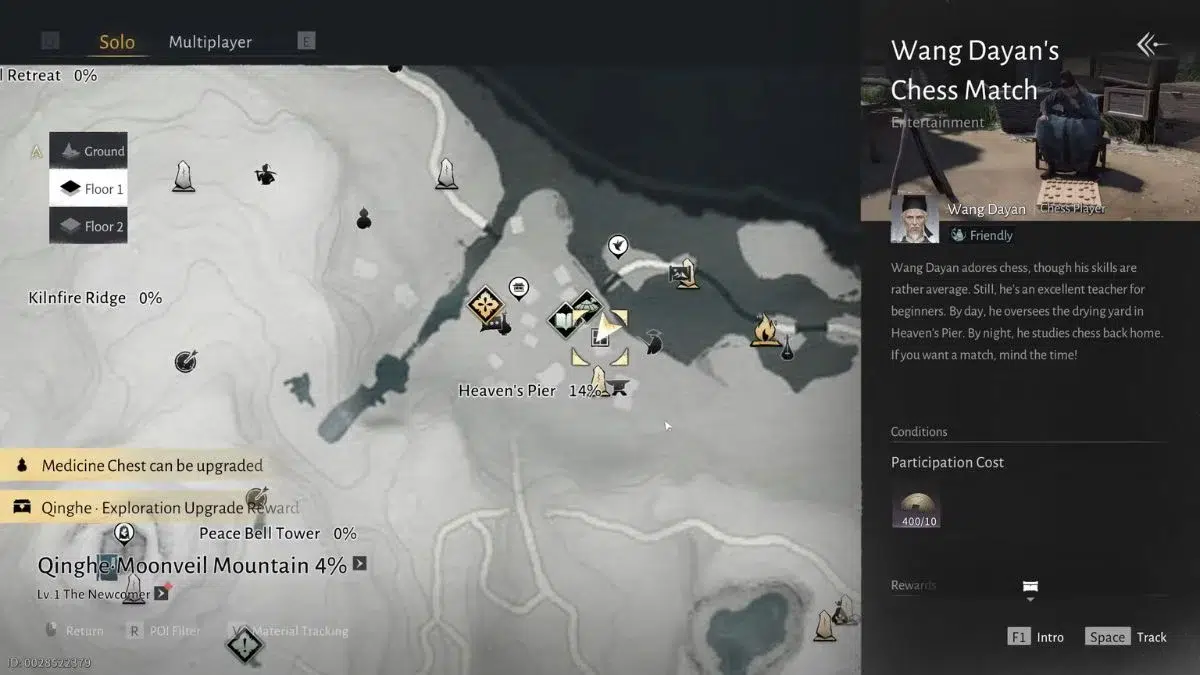Click the participation cost coin item
The width and height of the screenshot is (1200, 675).
[915, 508]
